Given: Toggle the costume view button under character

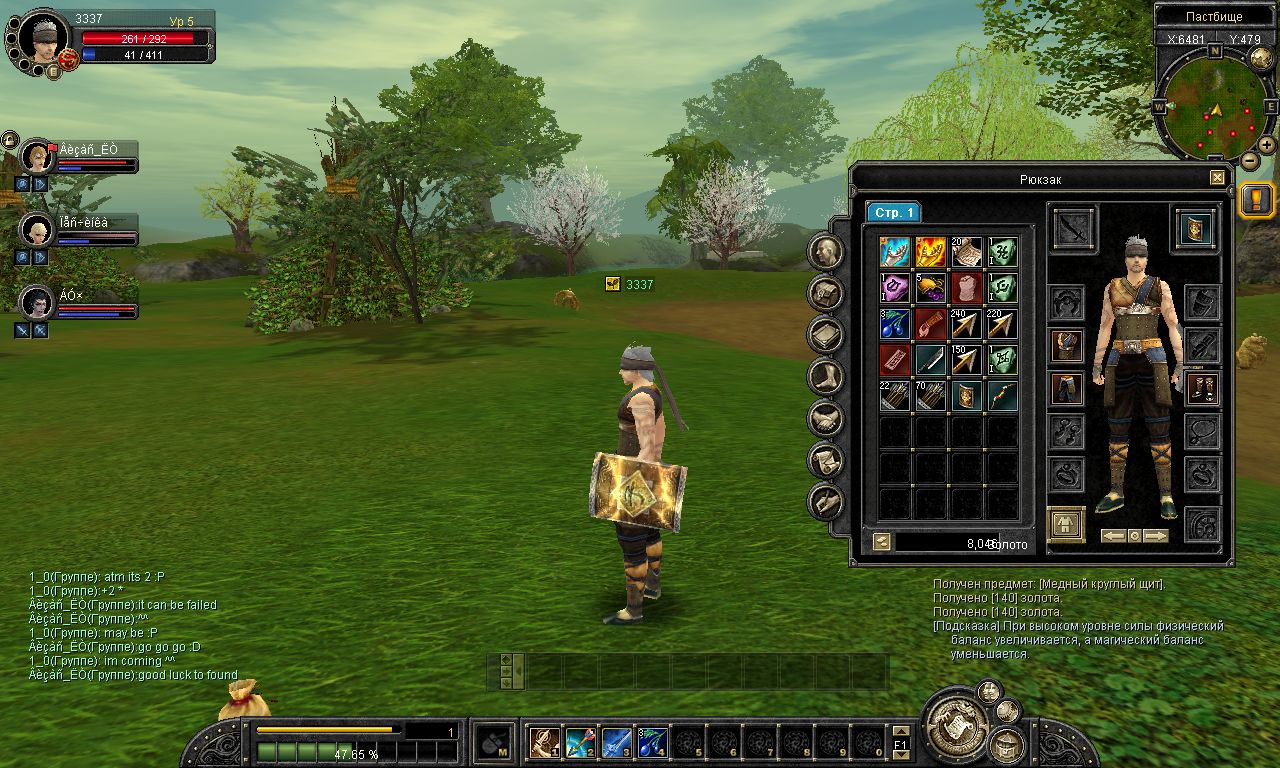Looking at the screenshot, I should [x=1066, y=524].
